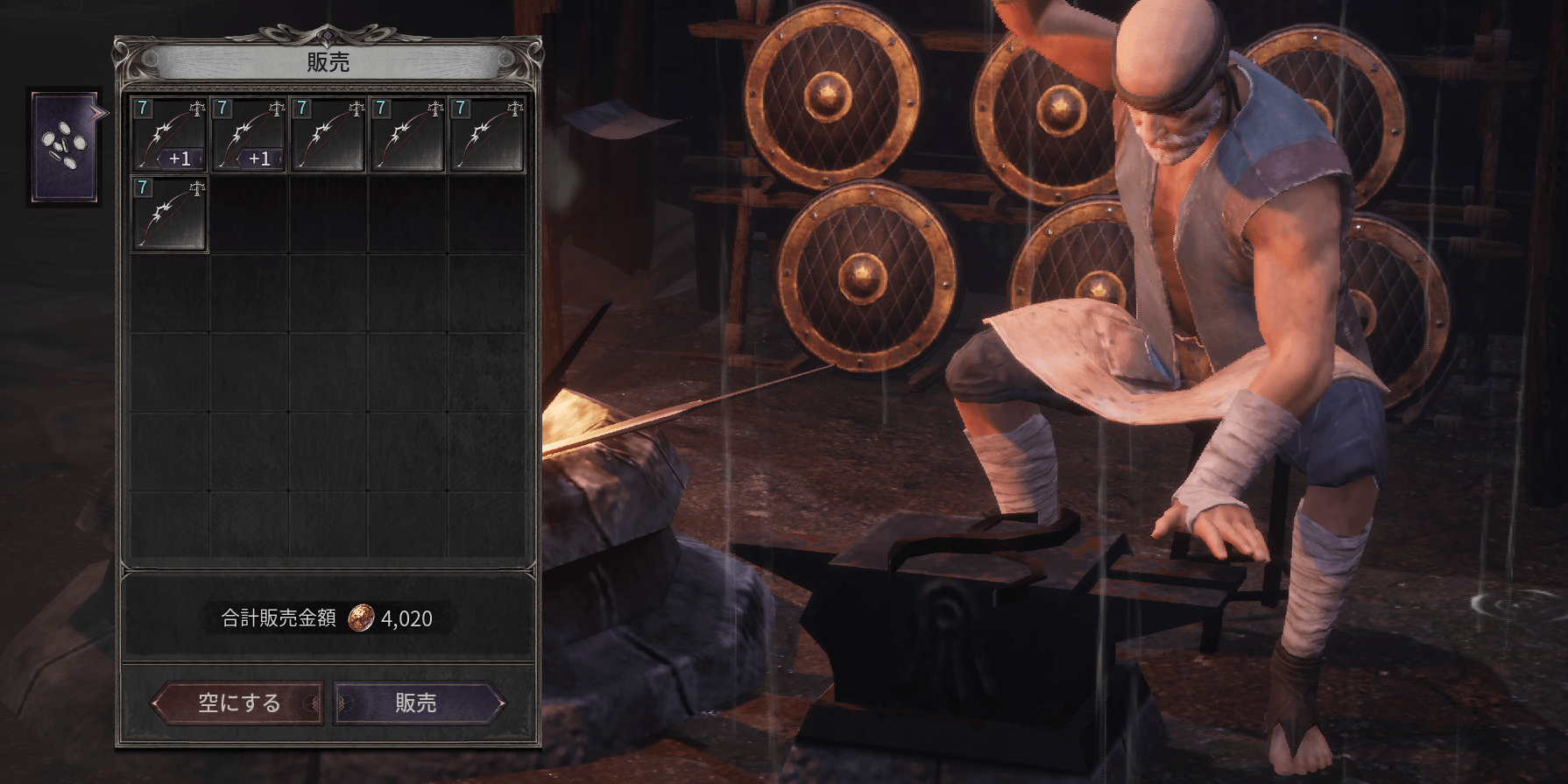Confirm the sale with the 販売 button
The image size is (1568, 784).
coord(418,703)
